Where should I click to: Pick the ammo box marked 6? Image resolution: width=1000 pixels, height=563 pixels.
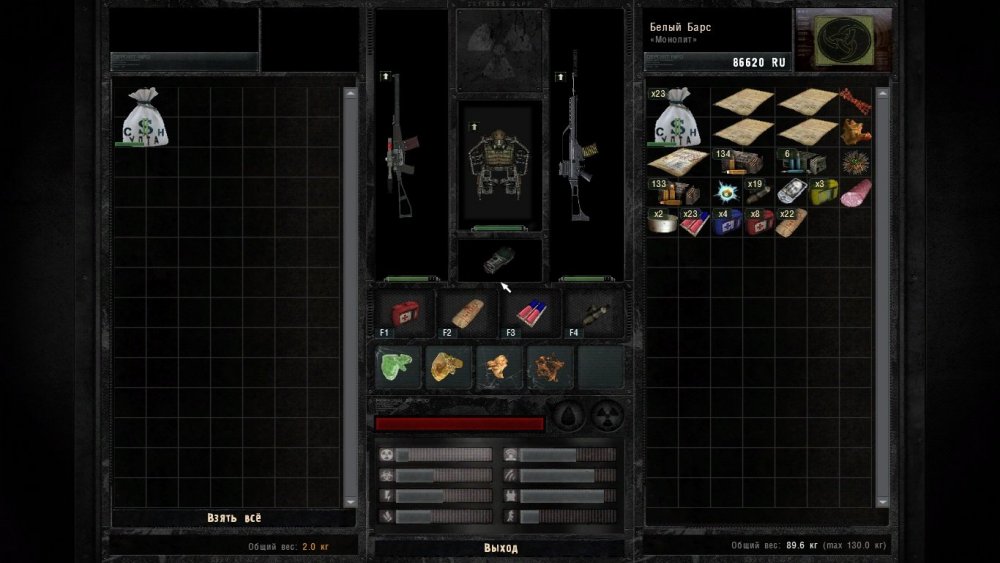805,162
